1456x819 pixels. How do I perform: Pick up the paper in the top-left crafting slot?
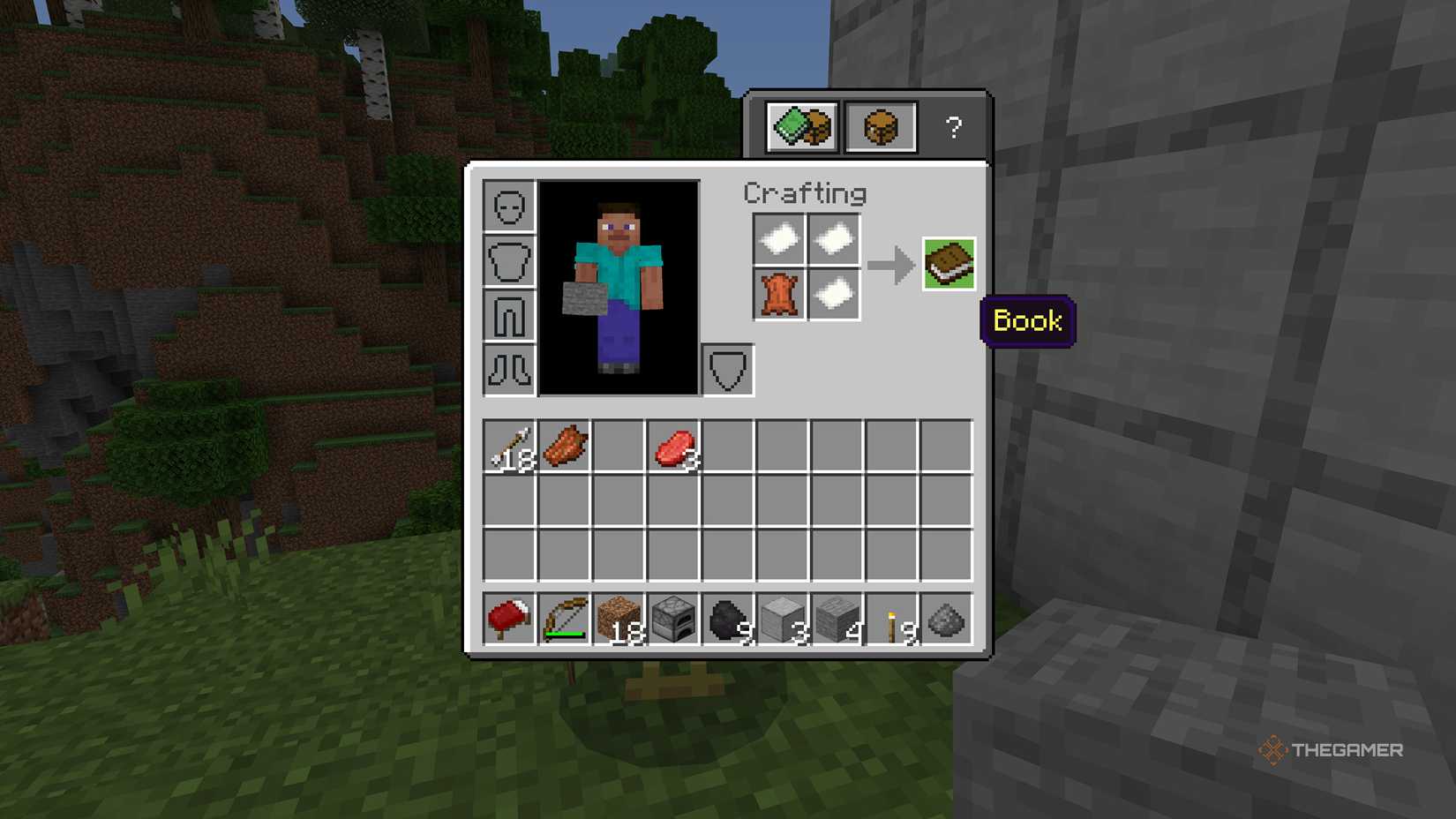pos(779,238)
